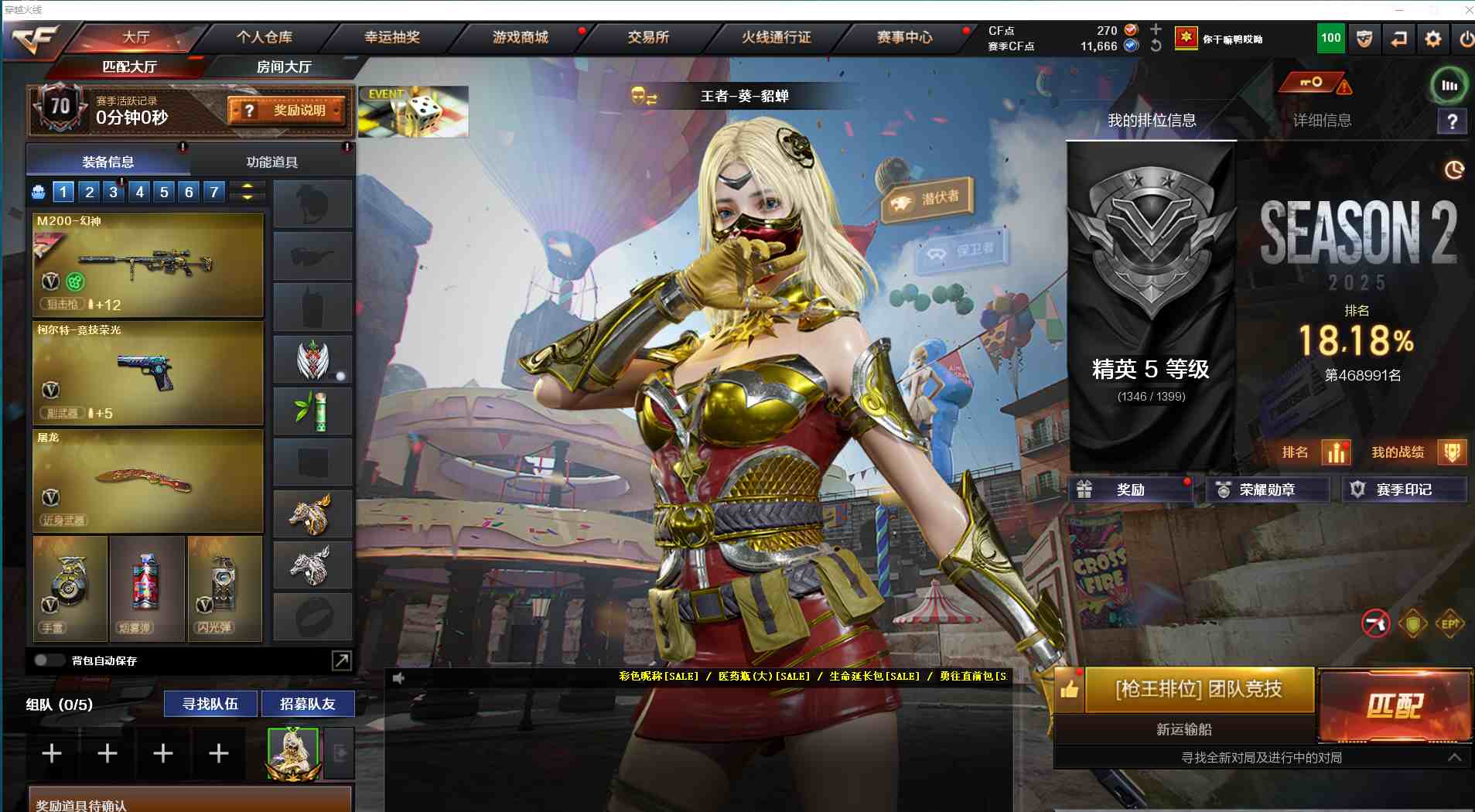The image size is (1475, 812).
Task: Click the 招募队友 recruit teammates button
Action: pyautogui.click(x=308, y=704)
